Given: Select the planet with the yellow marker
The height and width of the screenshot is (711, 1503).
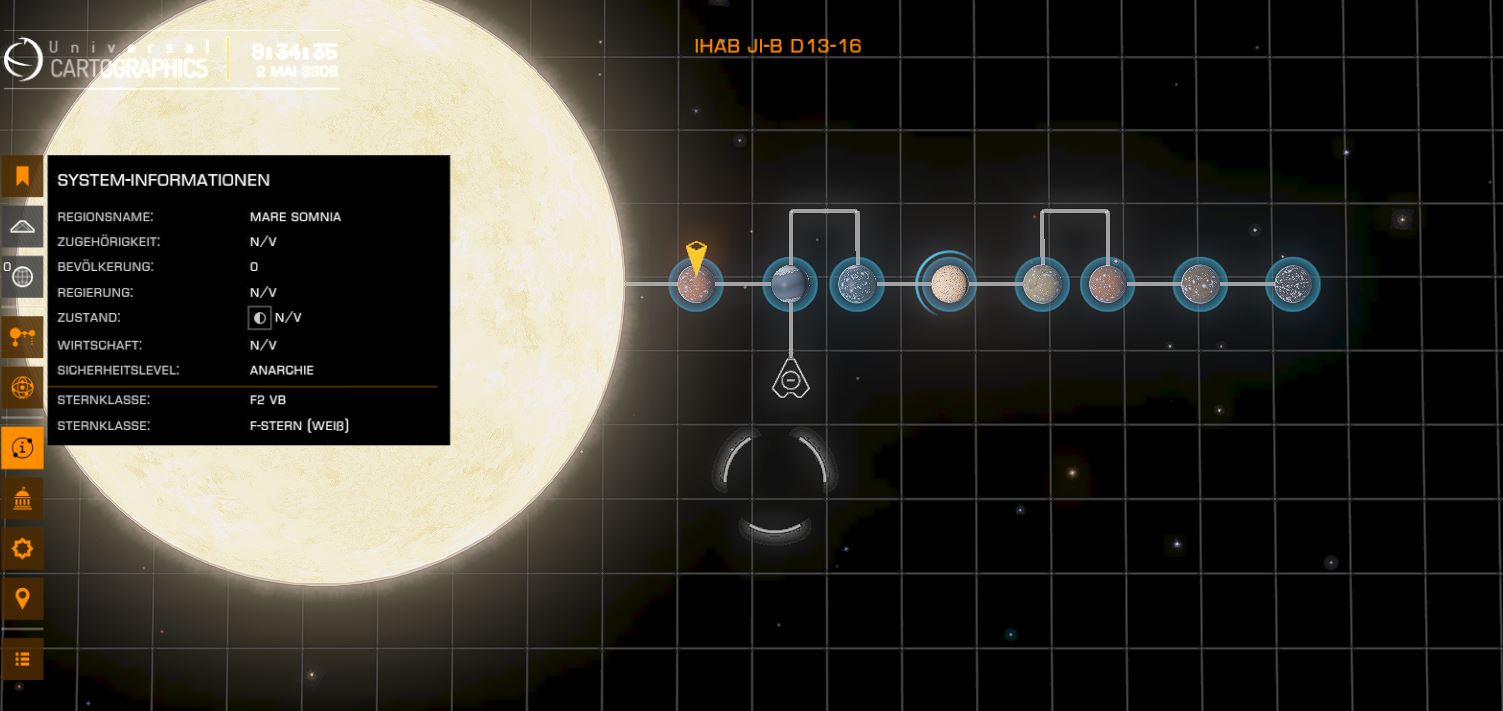Looking at the screenshot, I should (694, 285).
